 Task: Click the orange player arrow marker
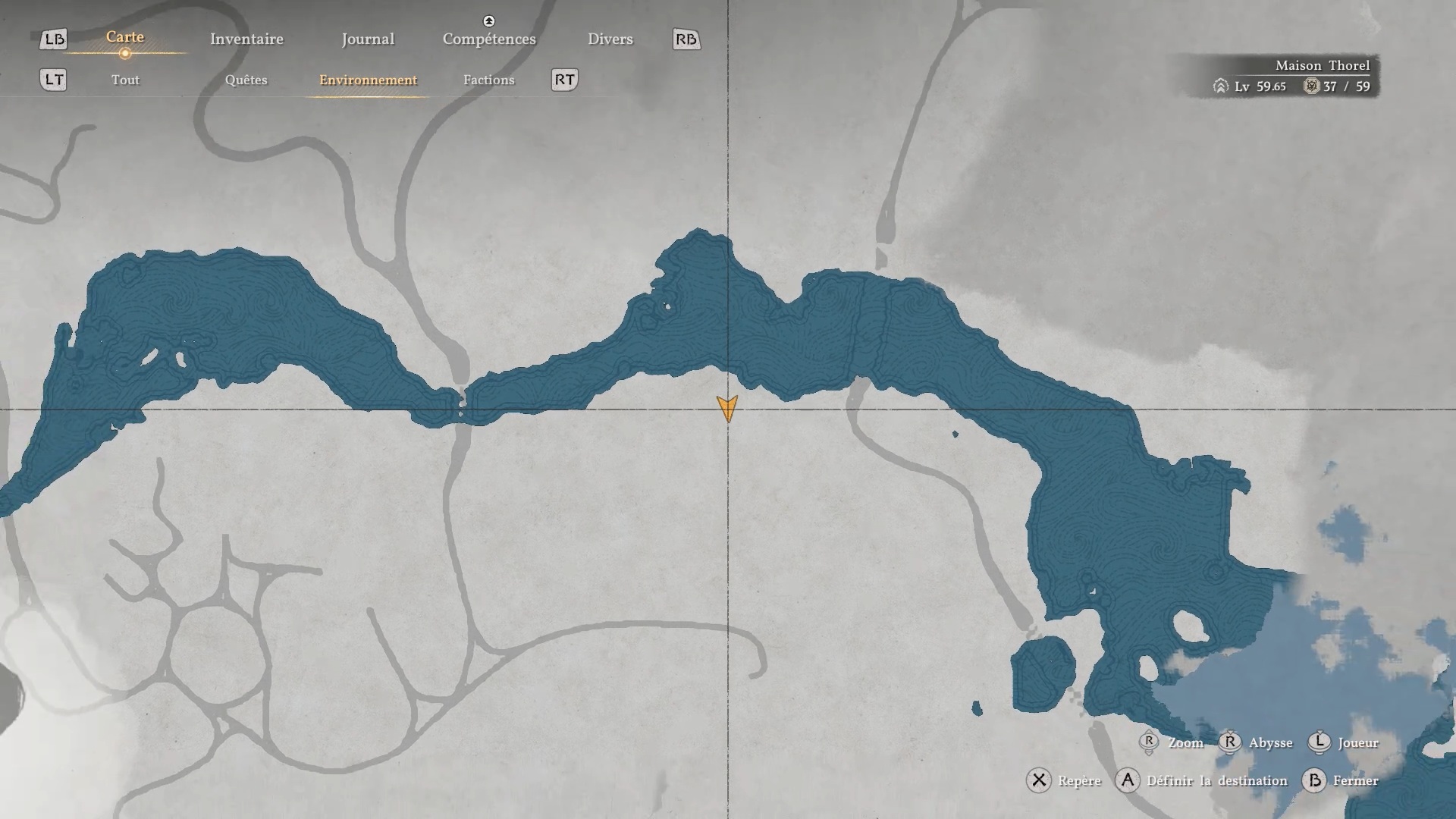point(727,408)
